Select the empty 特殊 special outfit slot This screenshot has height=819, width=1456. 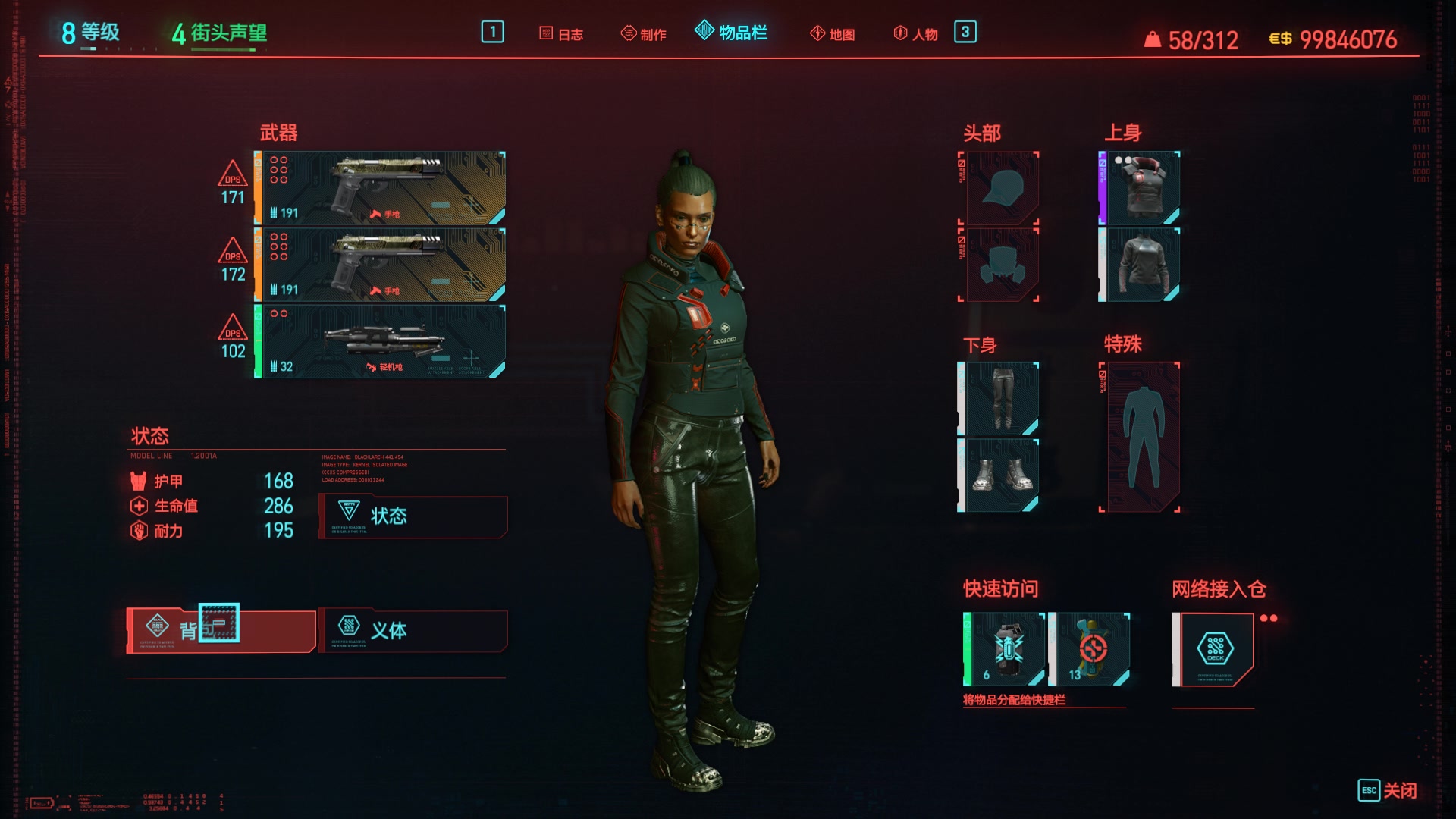tap(1141, 437)
